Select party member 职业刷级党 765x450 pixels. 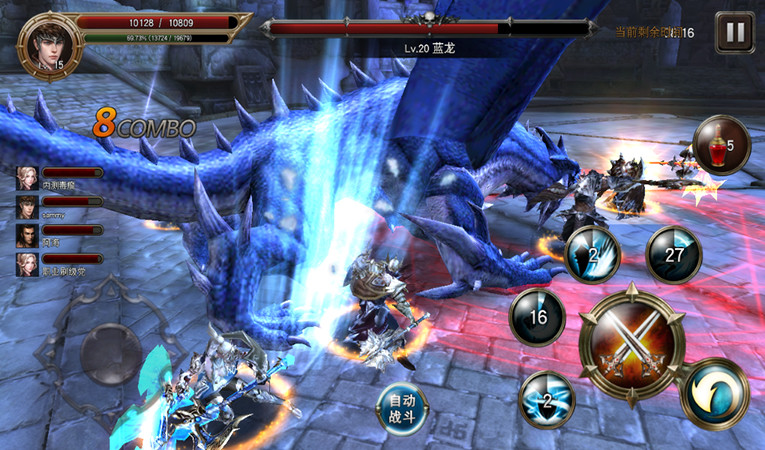(x=27, y=265)
